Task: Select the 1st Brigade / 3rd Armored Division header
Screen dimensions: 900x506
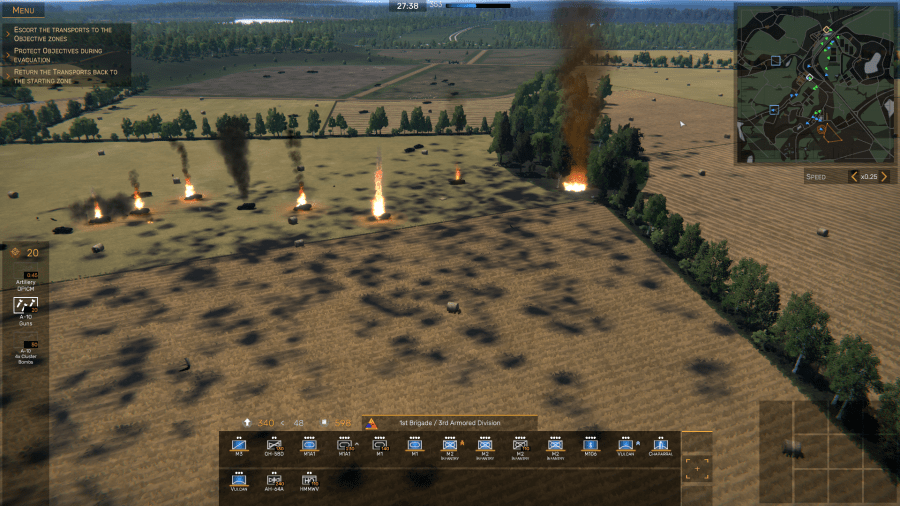Action: 449,423
